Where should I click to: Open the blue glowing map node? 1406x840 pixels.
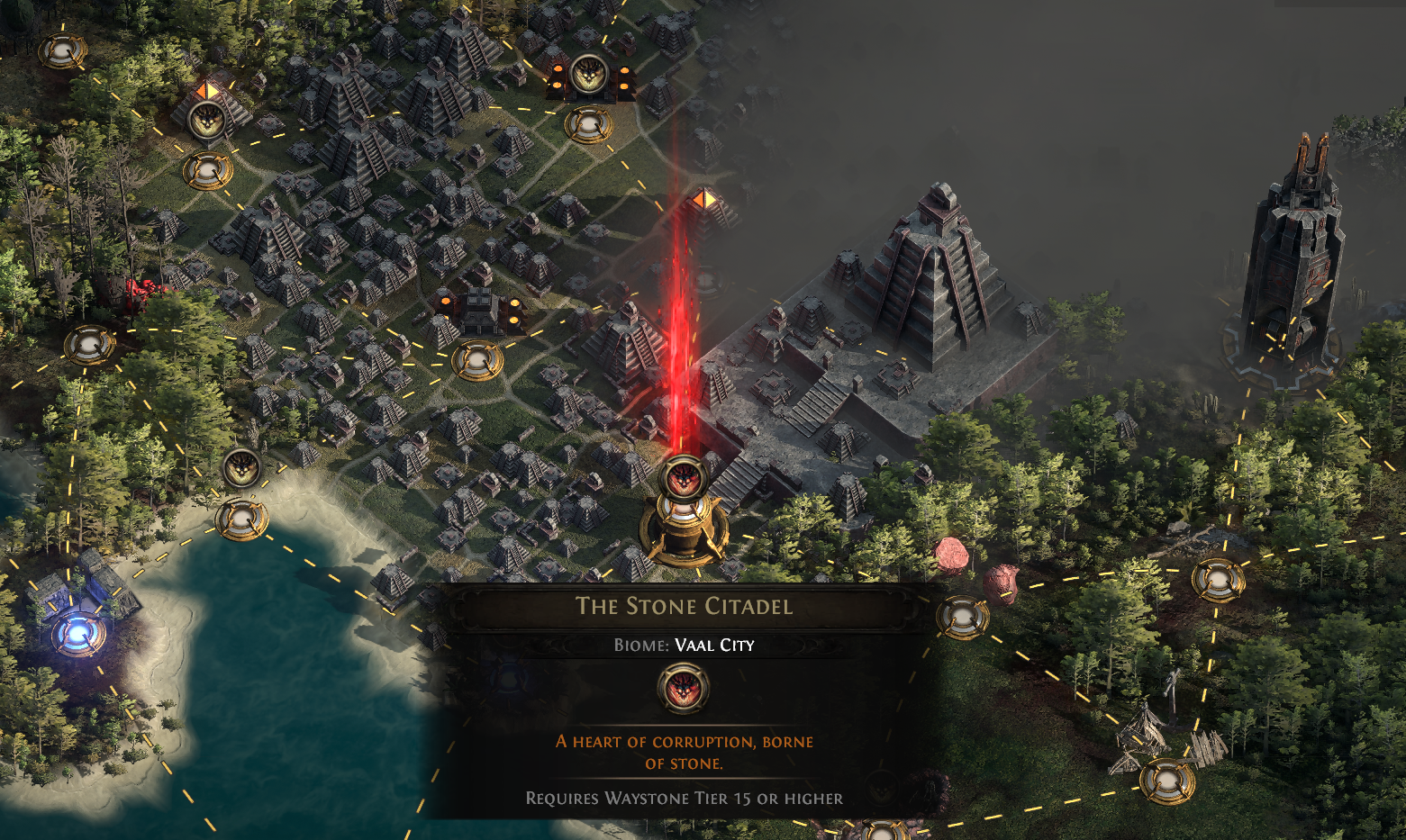77,633
